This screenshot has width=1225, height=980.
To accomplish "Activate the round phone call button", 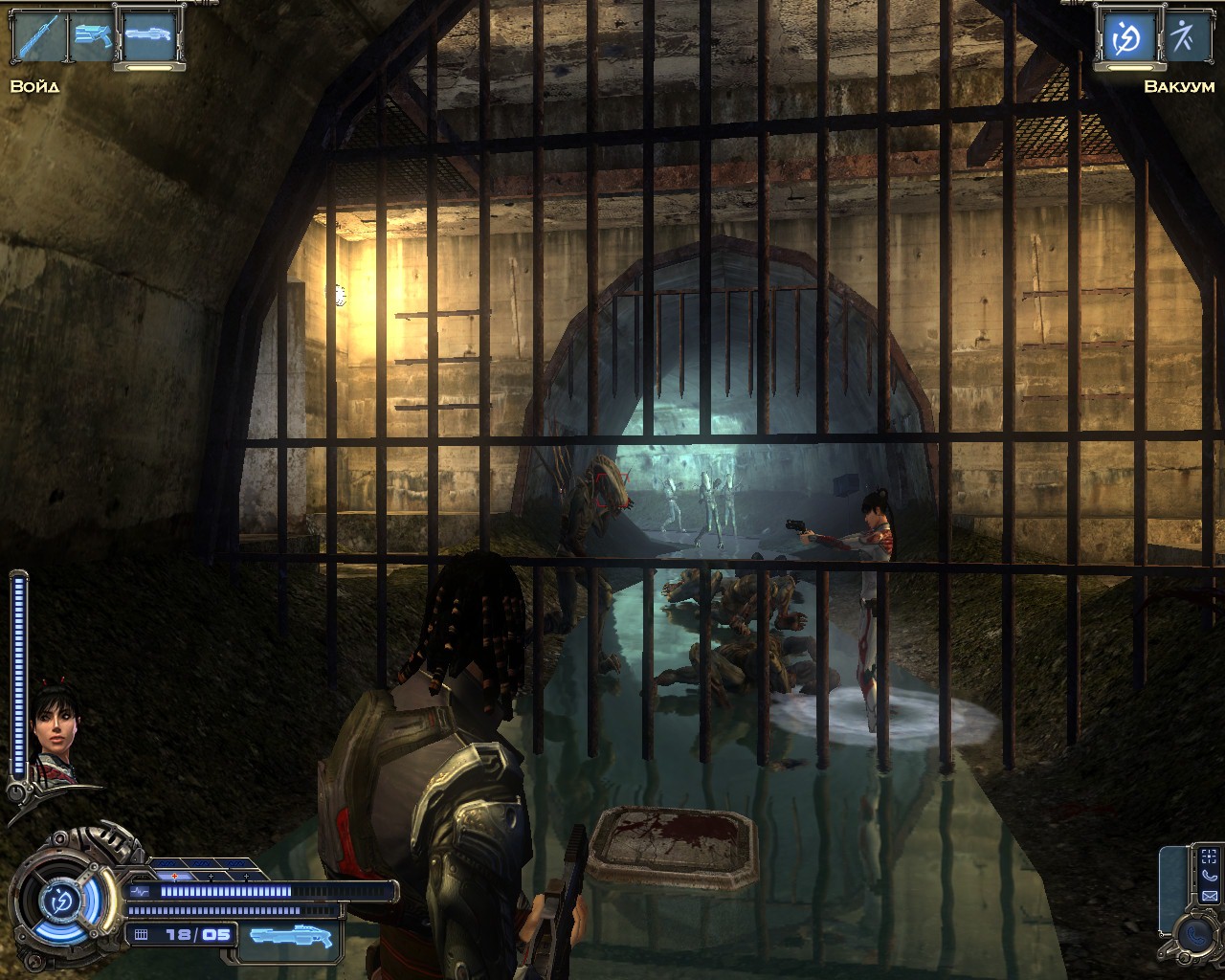I will pyautogui.click(x=1194, y=934).
